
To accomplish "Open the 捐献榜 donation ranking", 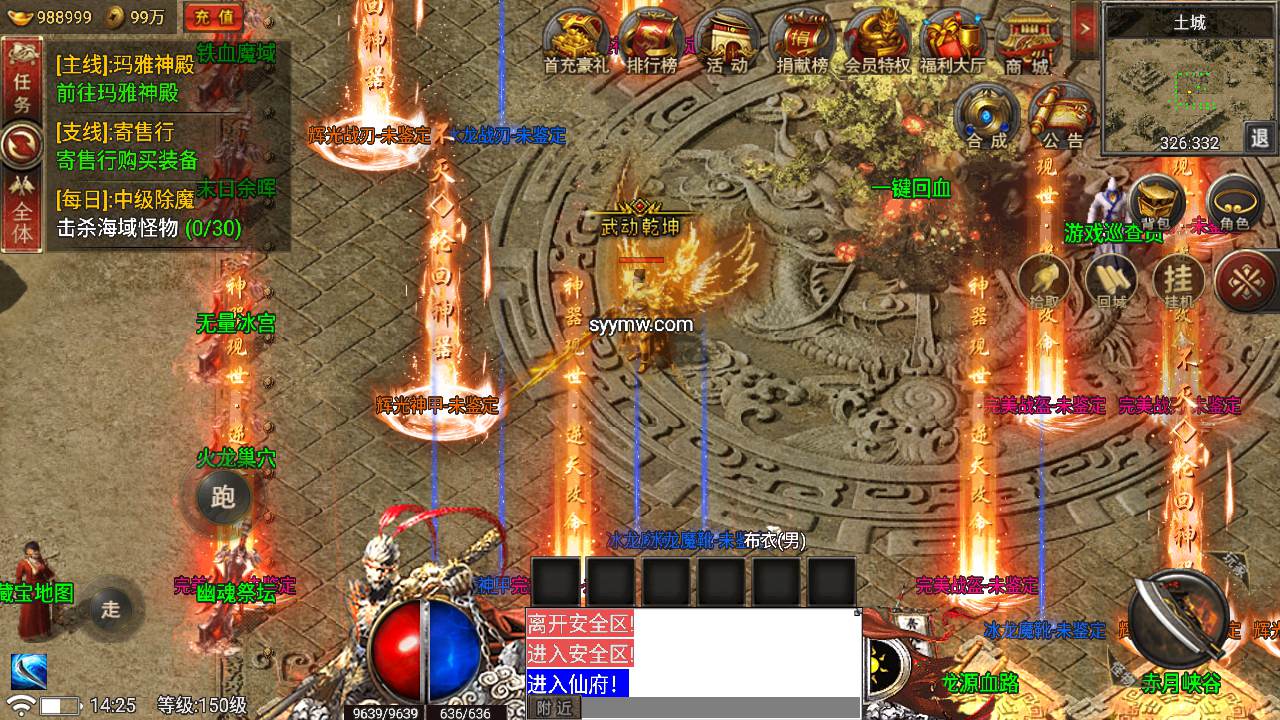I will click(802, 42).
